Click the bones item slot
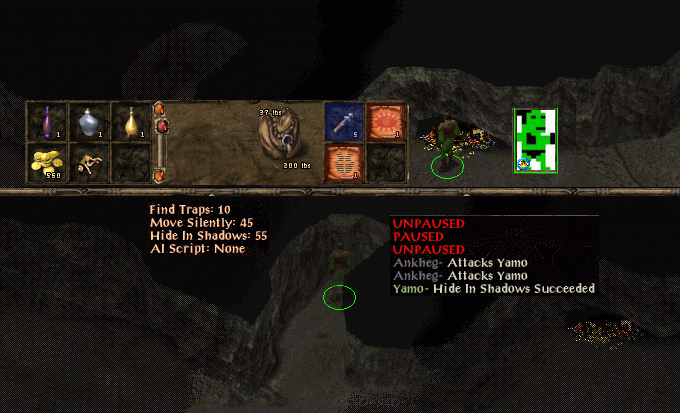 pyautogui.click(x=89, y=162)
